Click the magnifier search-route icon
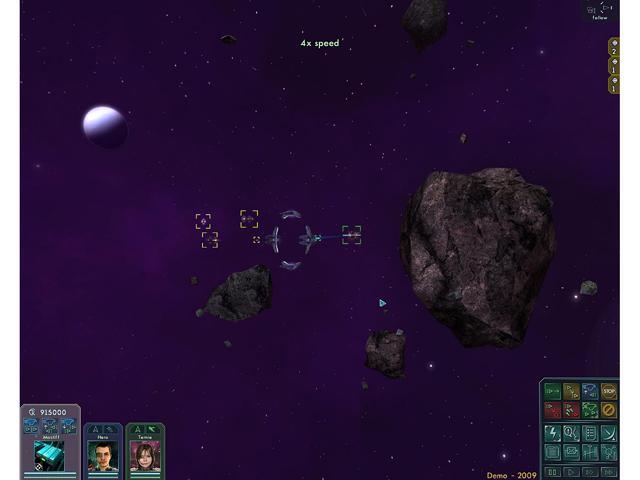This screenshot has width=640, height=480. point(571,432)
